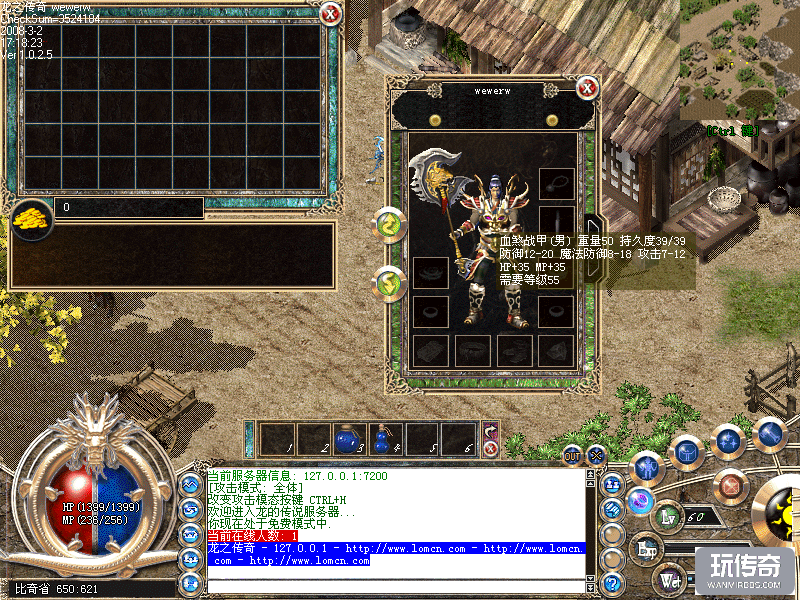Click the crossed swords button beside OUT

coord(597,455)
